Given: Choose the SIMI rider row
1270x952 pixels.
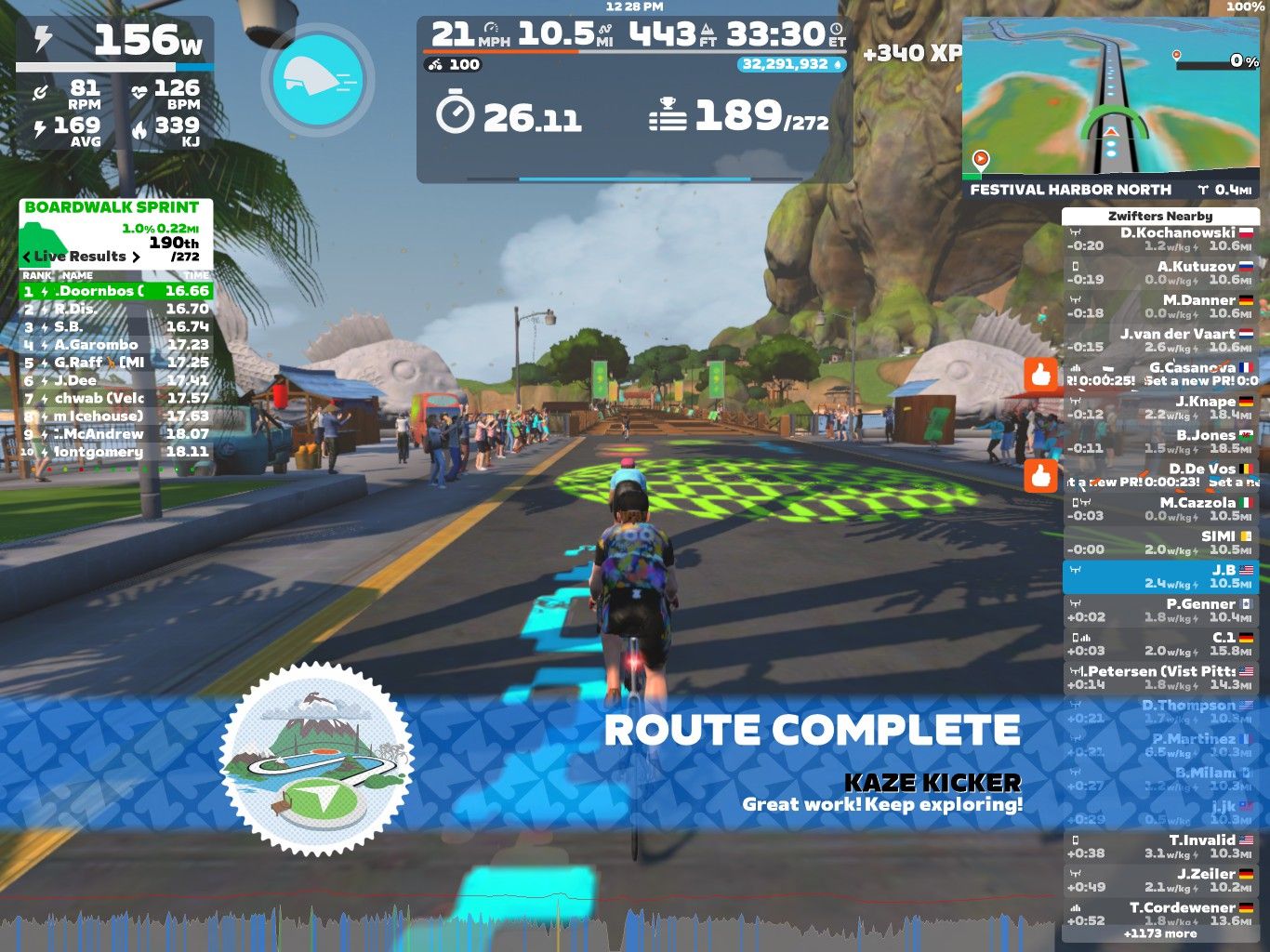Looking at the screenshot, I should click(x=1159, y=542).
